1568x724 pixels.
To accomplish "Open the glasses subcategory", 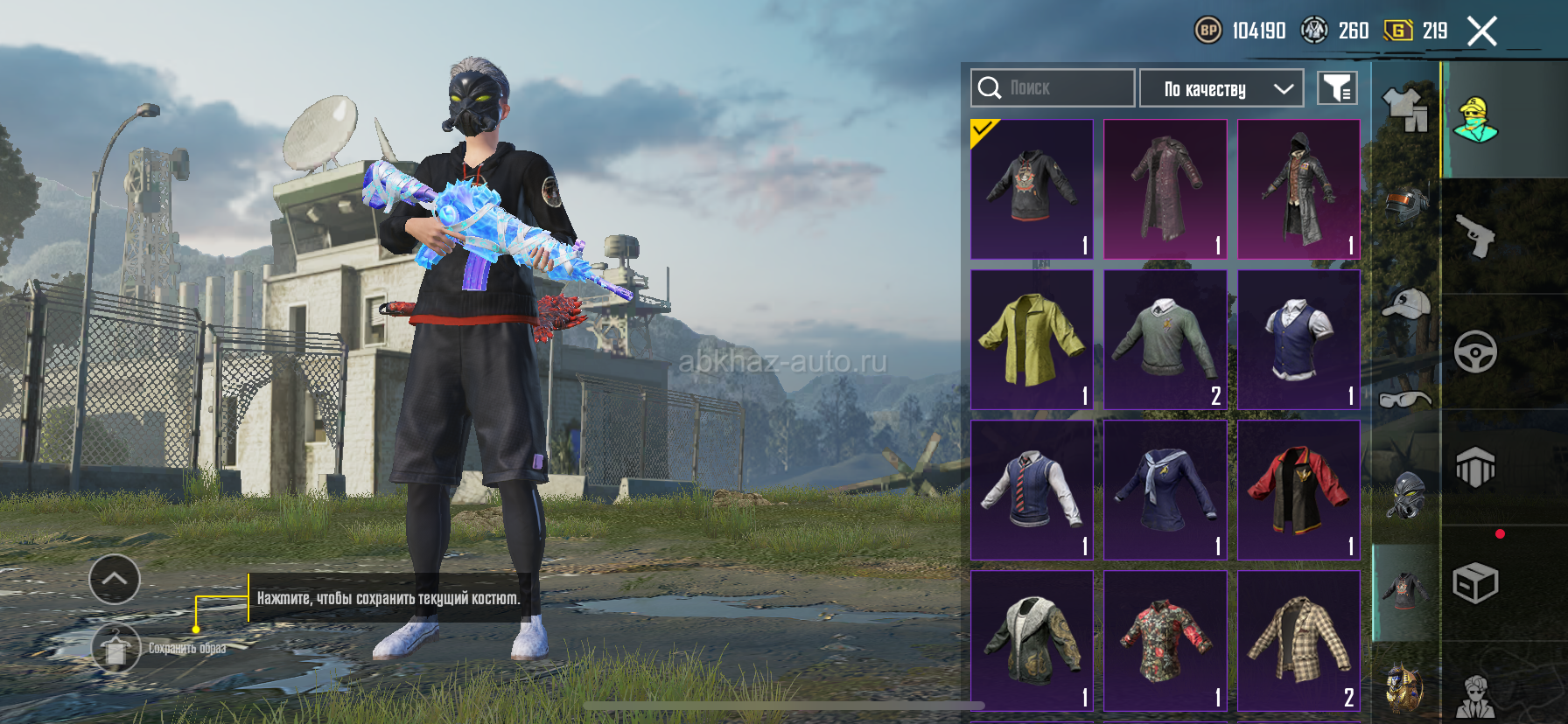I will (x=1405, y=400).
